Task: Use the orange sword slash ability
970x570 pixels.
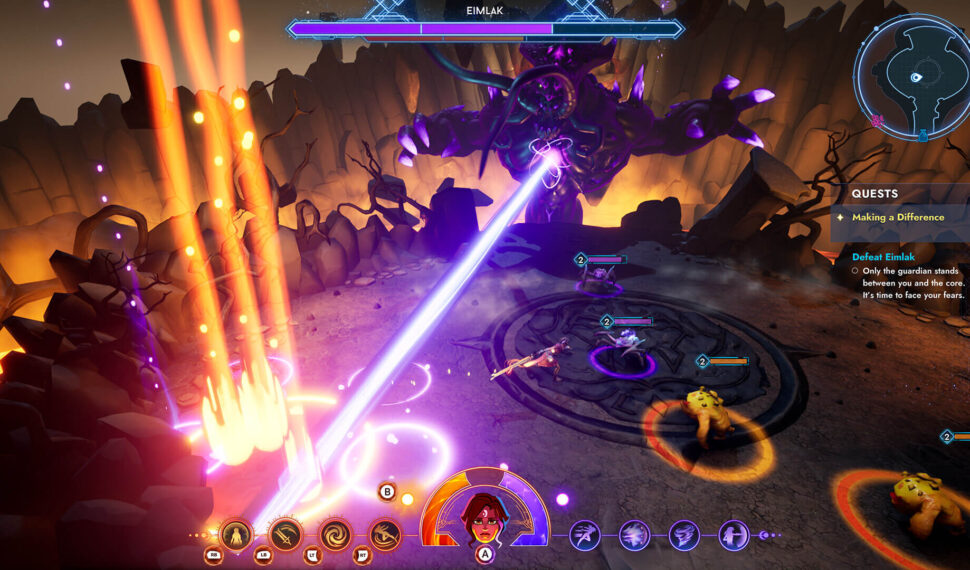Action: click(286, 535)
